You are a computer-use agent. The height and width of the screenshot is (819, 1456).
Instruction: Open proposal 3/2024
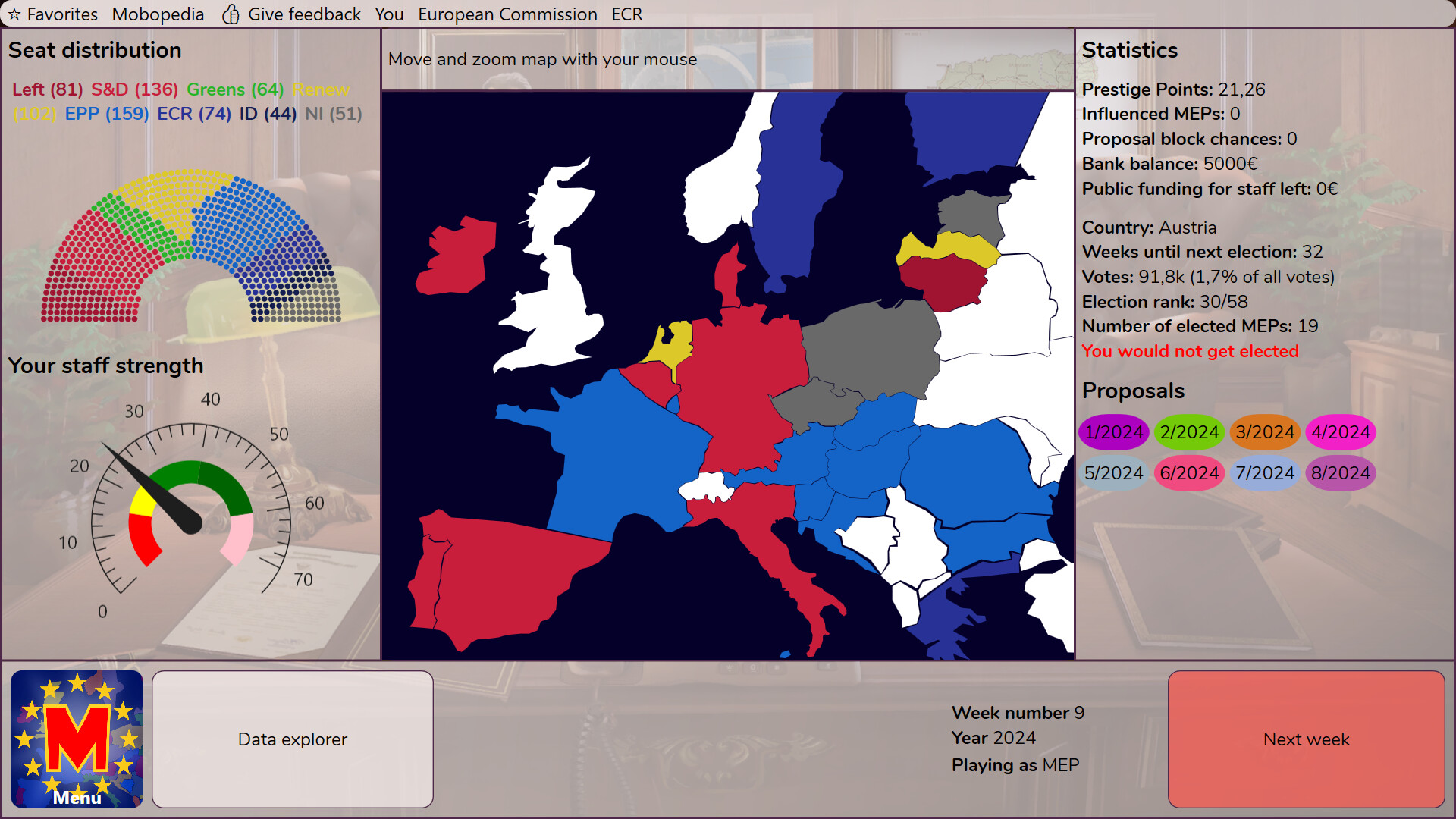pyautogui.click(x=1265, y=432)
